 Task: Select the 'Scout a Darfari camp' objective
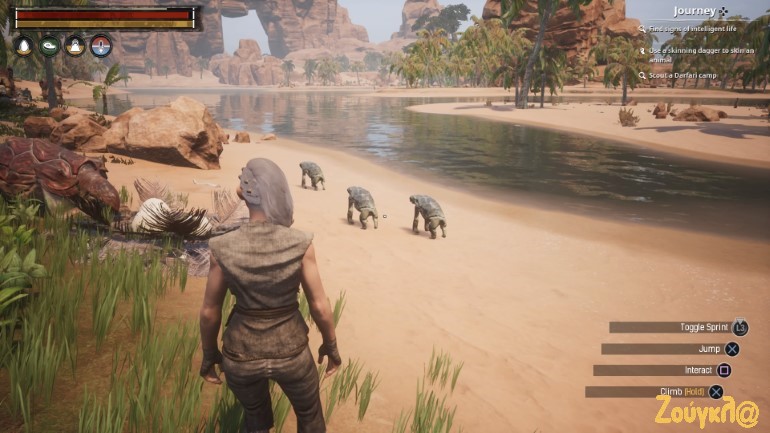click(684, 75)
